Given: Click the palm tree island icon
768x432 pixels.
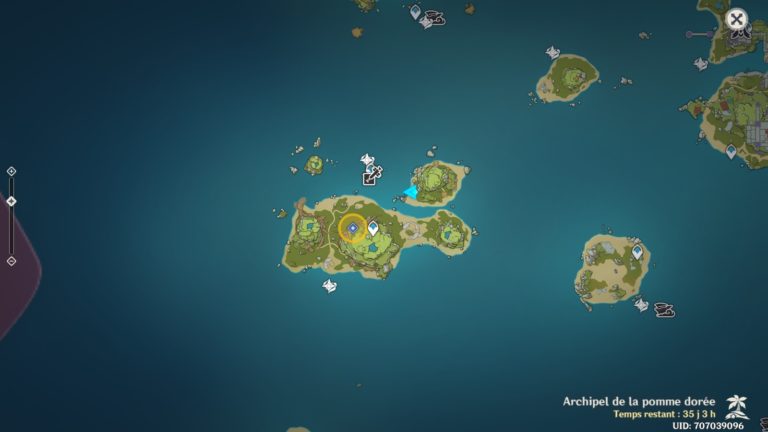Looking at the screenshot, I should pos(737,404).
